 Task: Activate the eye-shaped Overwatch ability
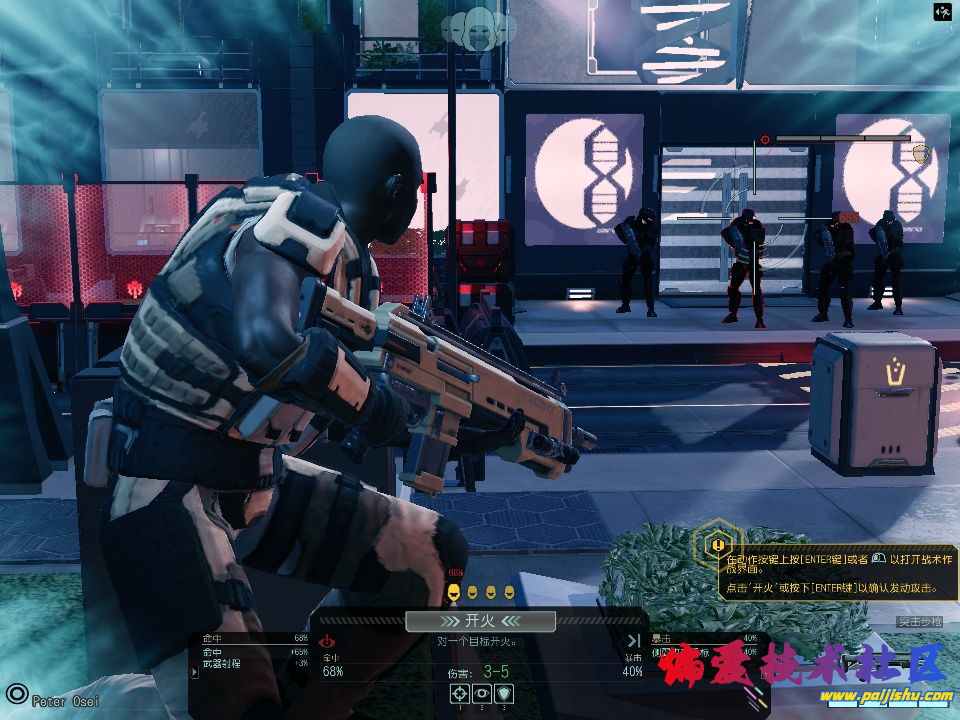click(481, 692)
